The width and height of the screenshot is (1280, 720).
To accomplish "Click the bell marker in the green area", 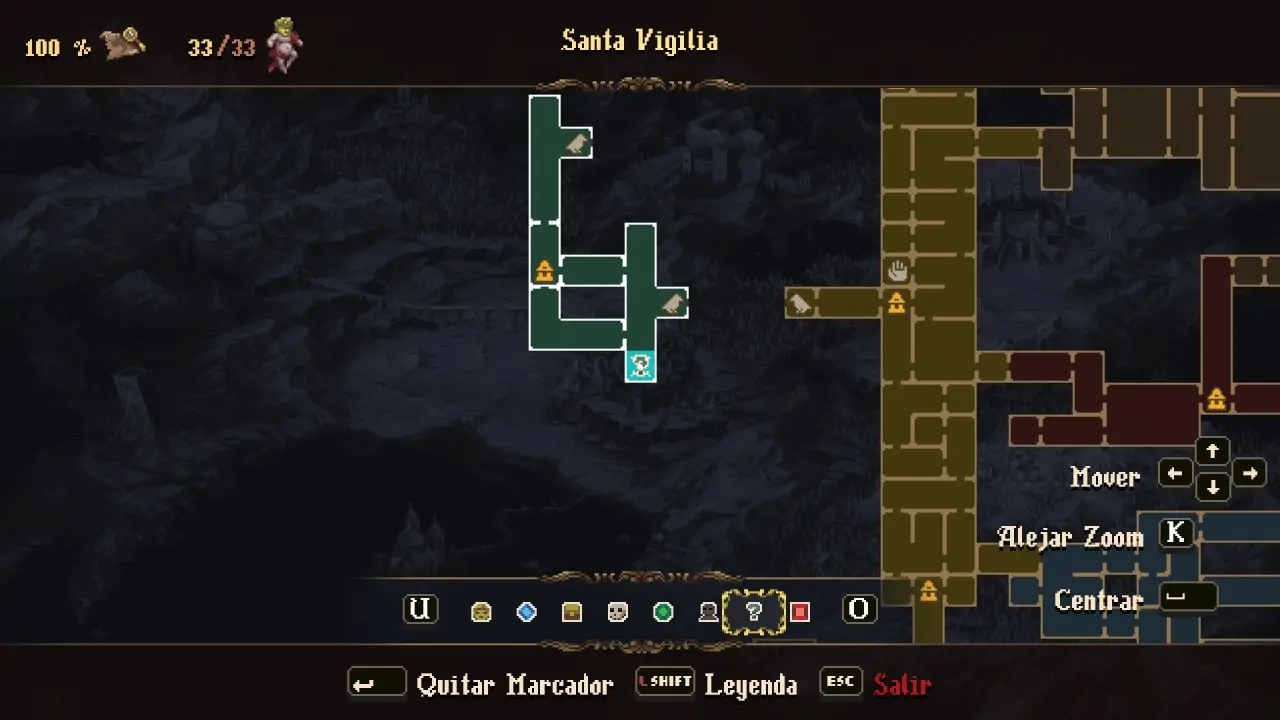I will coord(544,270).
